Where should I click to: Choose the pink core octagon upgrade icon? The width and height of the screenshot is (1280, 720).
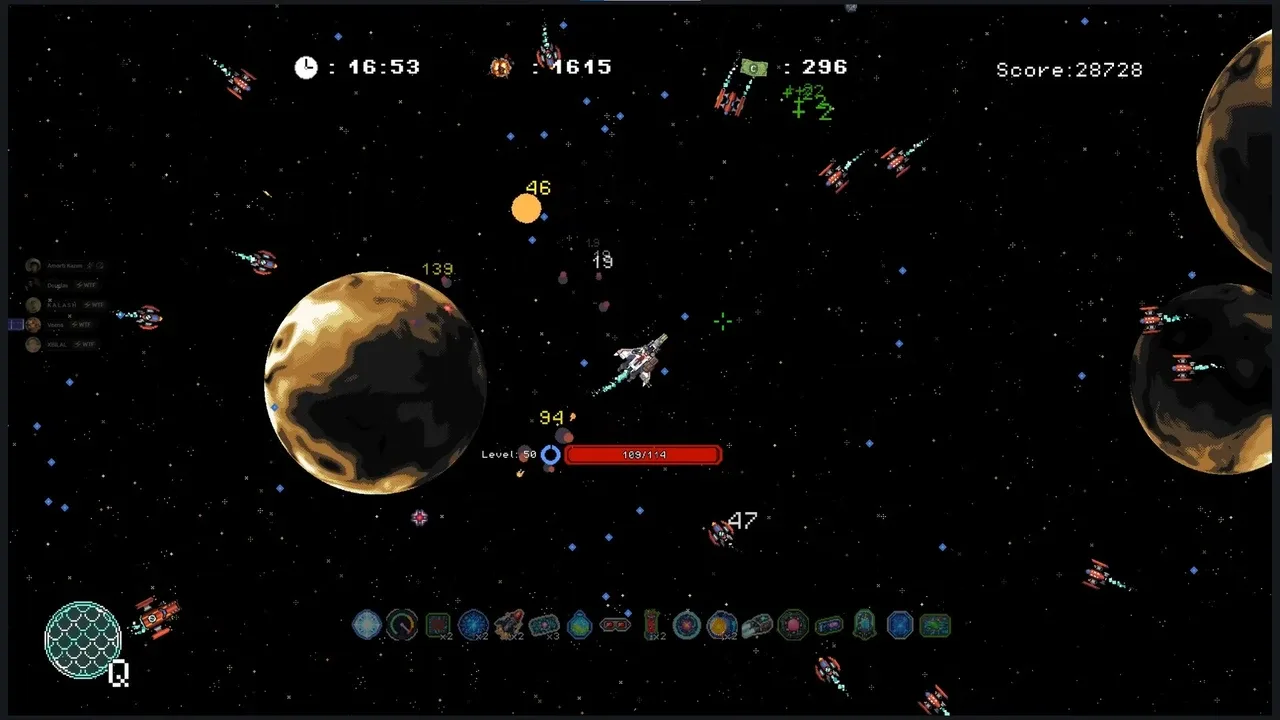pos(793,626)
